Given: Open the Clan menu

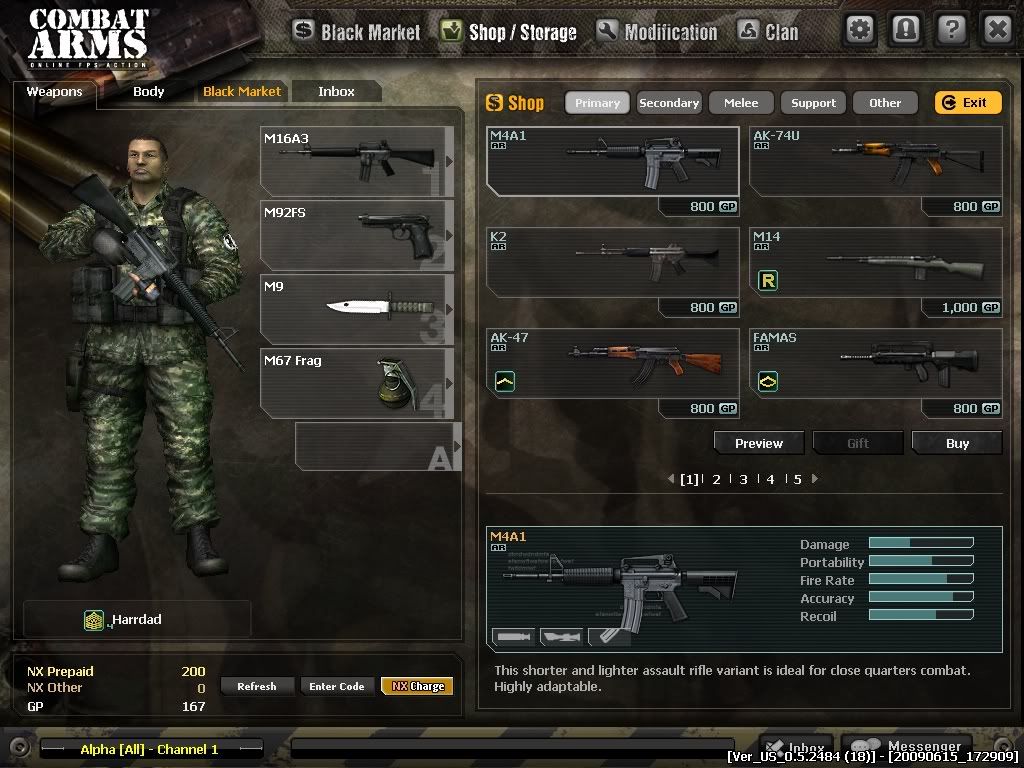Looking at the screenshot, I should coord(768,32).
